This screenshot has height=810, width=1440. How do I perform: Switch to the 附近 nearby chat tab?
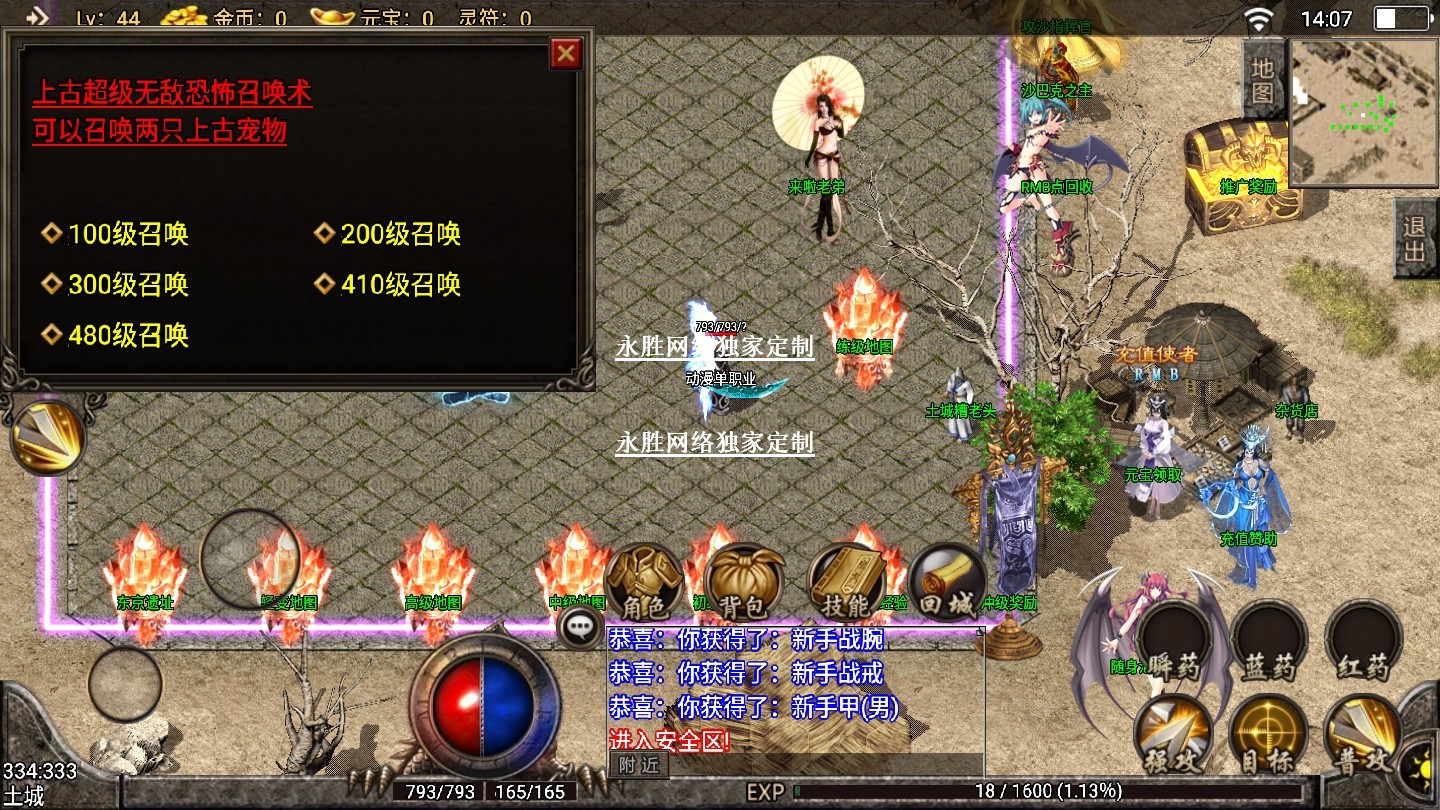click(x=638, y=765)
